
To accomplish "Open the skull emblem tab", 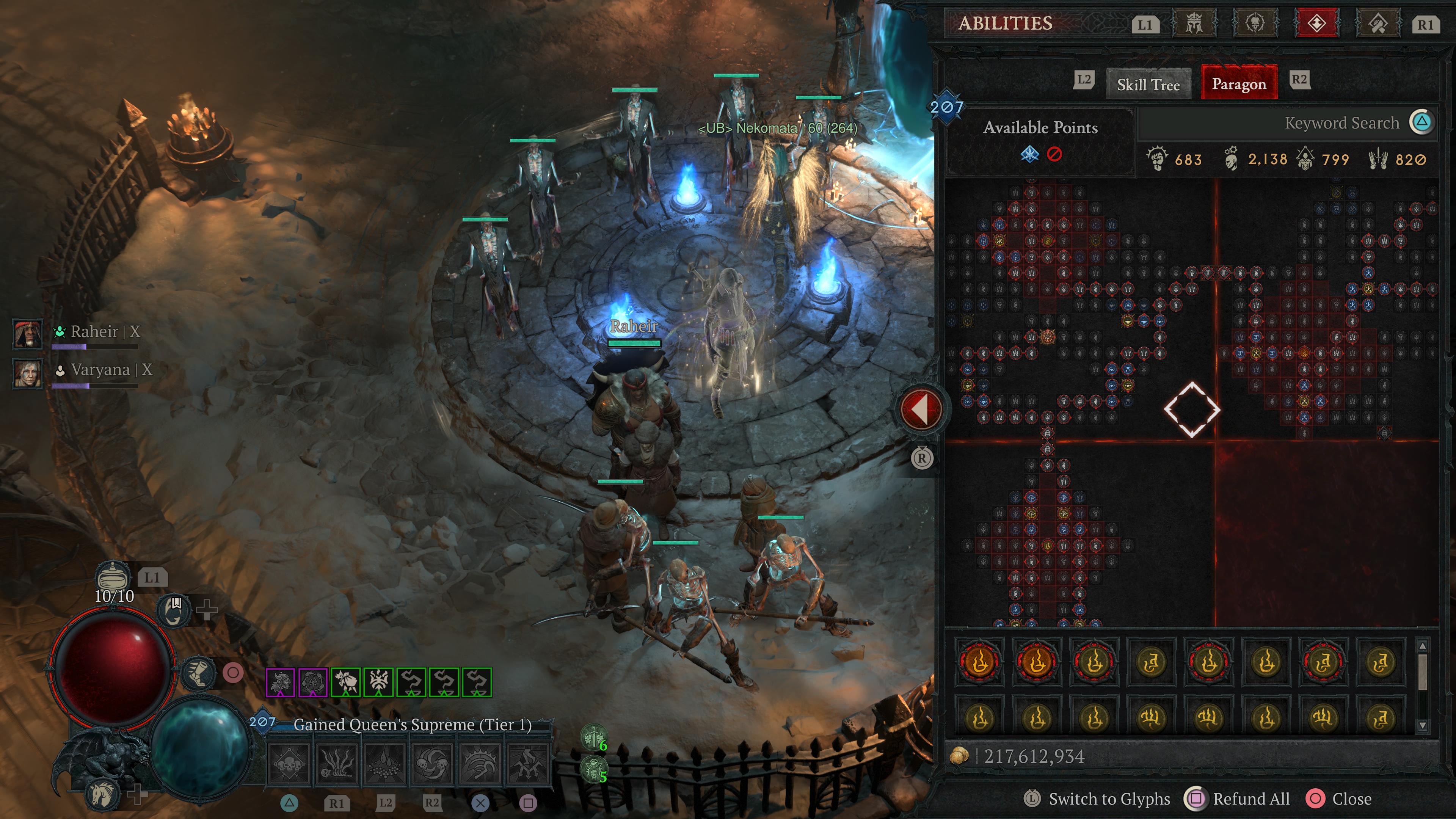I will 1255,24.
